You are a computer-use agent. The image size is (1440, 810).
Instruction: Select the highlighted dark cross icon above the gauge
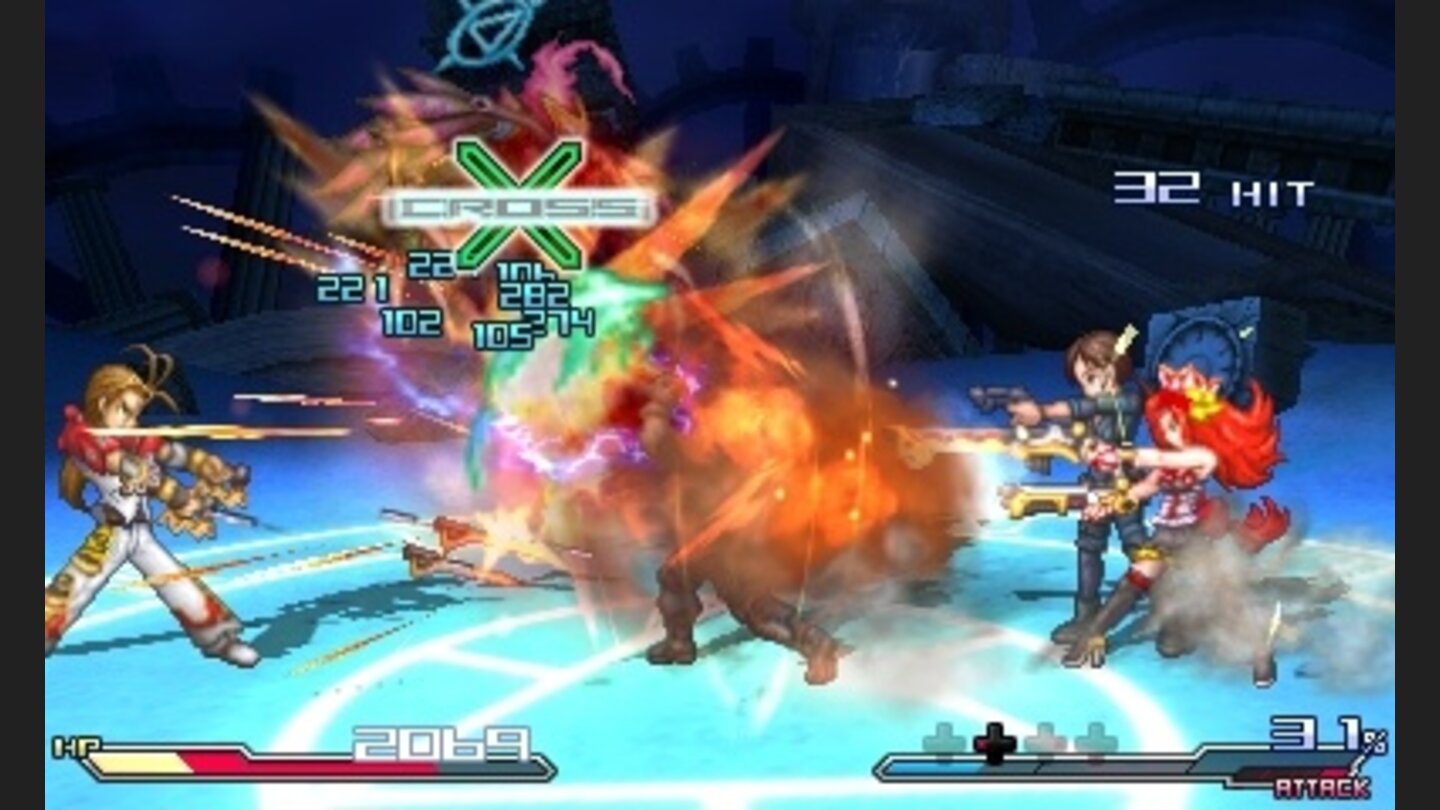point(995,740)
